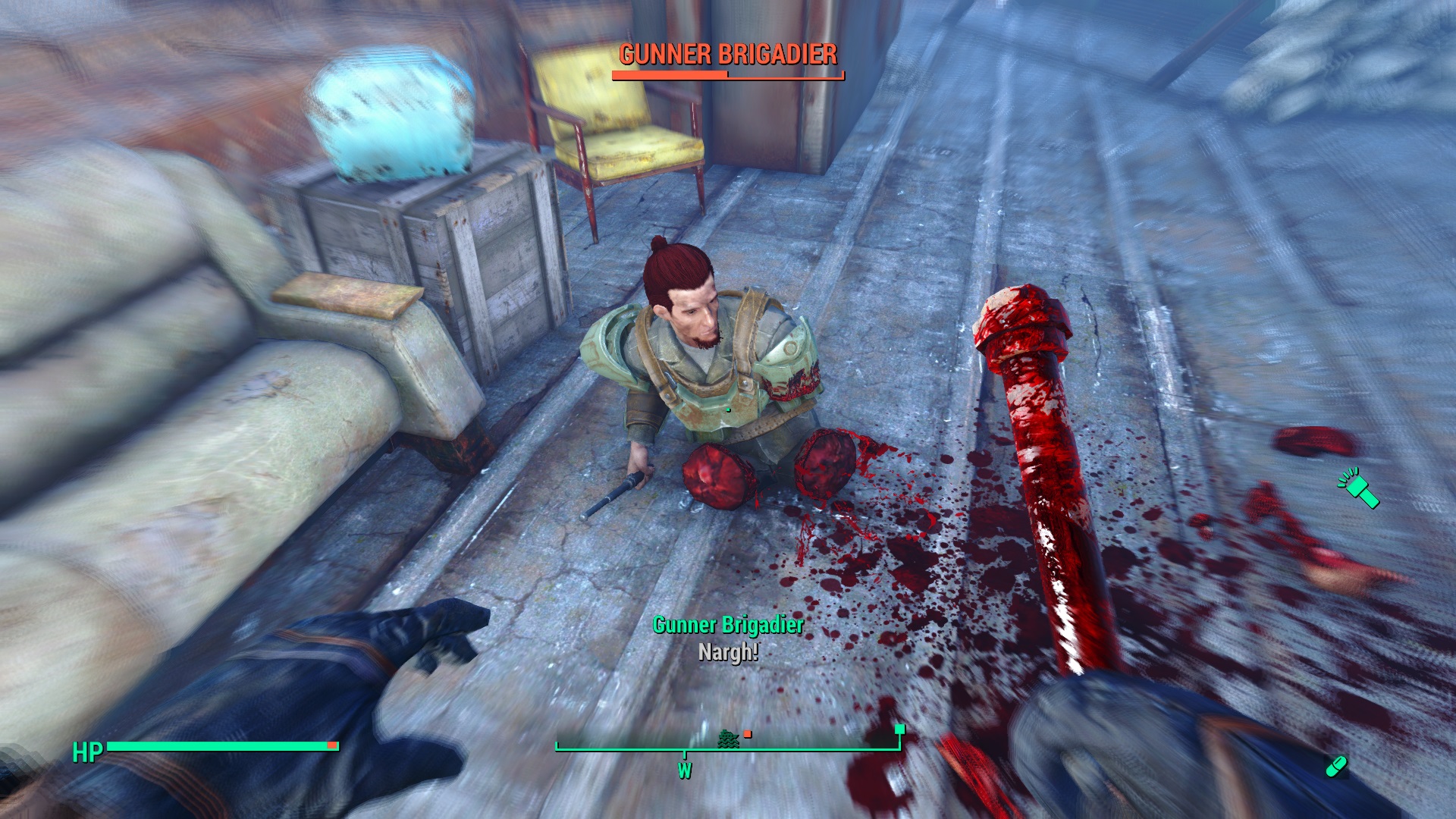
Task: Click the green location icon on the compass
Action: pyautogui.click(x=729, y=737)
